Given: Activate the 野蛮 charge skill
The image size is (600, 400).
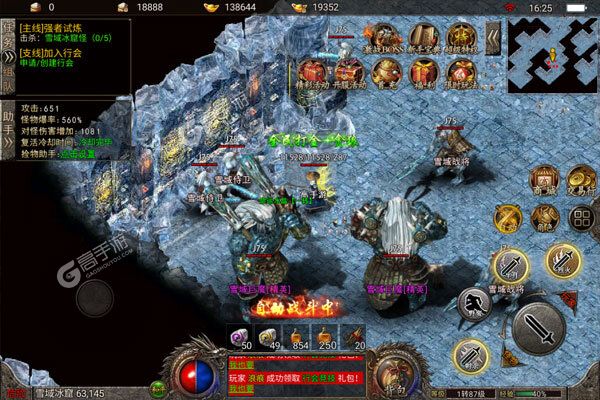Looking at the screenshot, I should point(474,304).
